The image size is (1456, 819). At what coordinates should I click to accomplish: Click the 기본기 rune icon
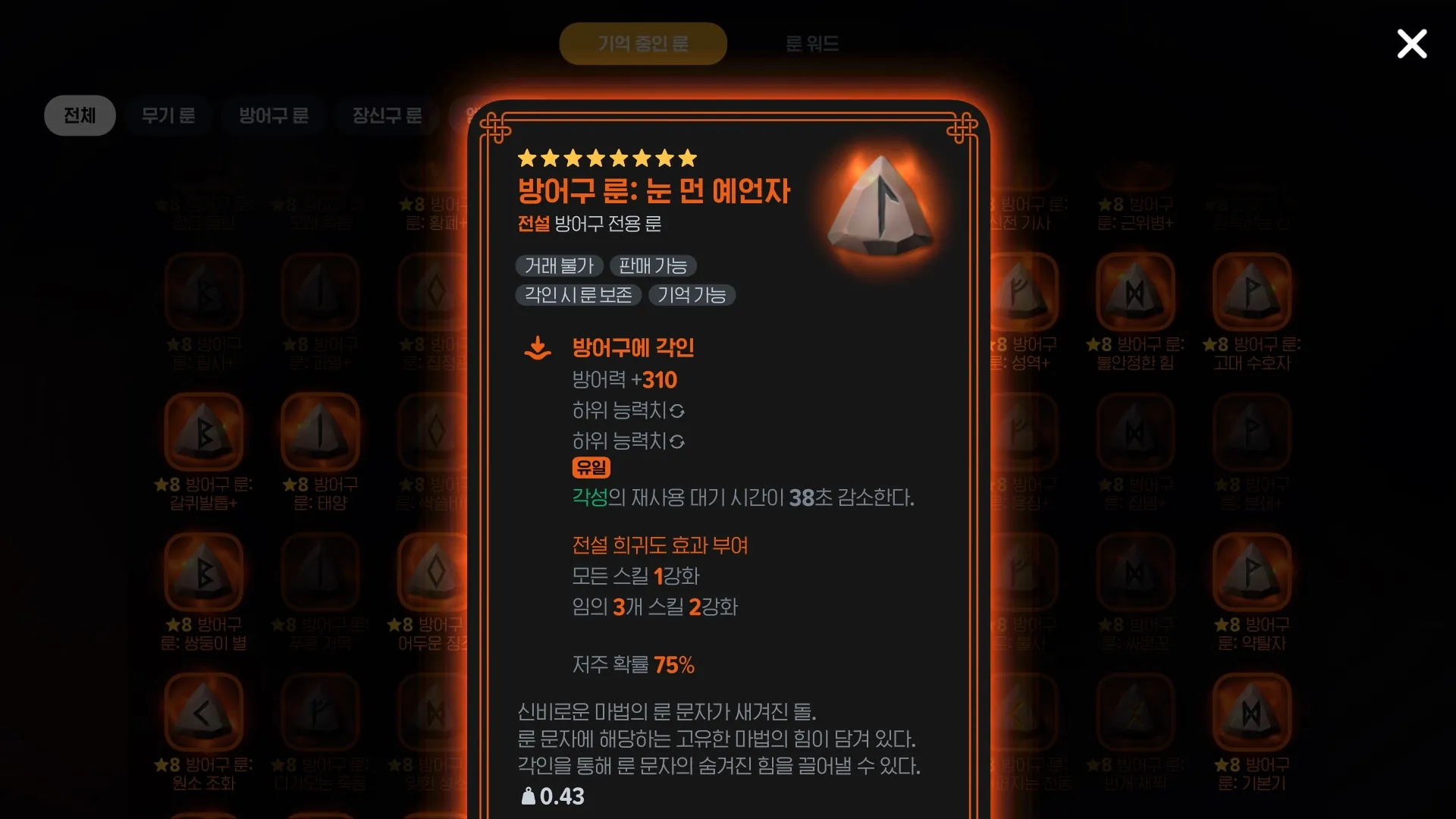point(1251,711)
